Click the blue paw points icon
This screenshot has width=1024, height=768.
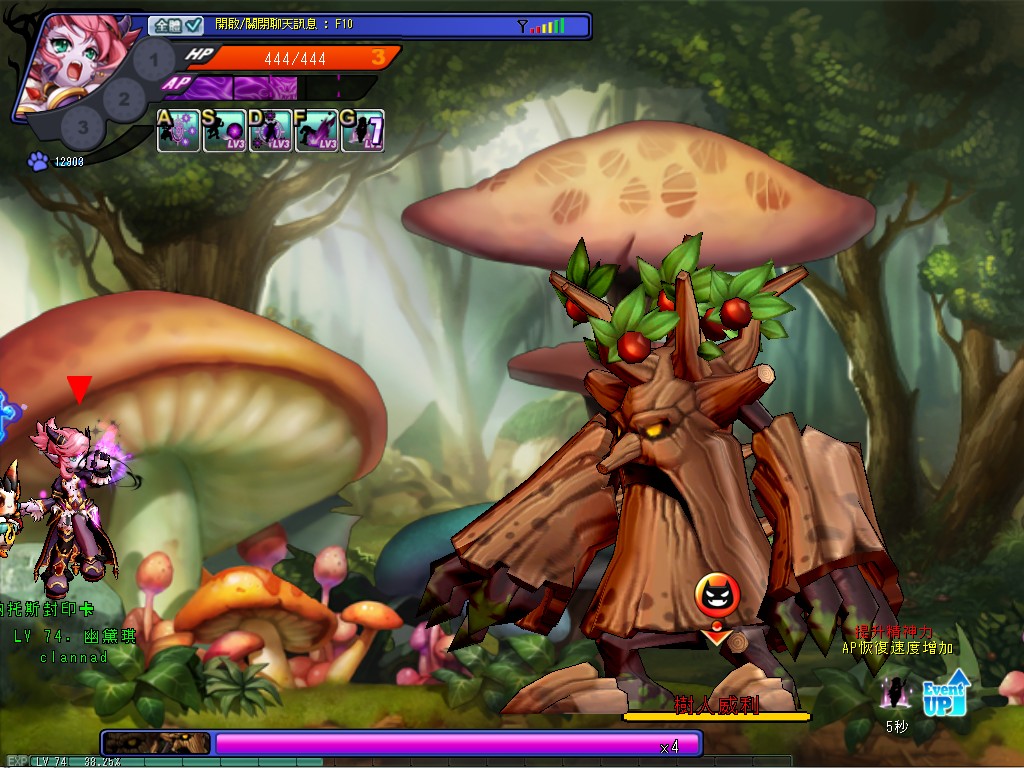[39, 161]
